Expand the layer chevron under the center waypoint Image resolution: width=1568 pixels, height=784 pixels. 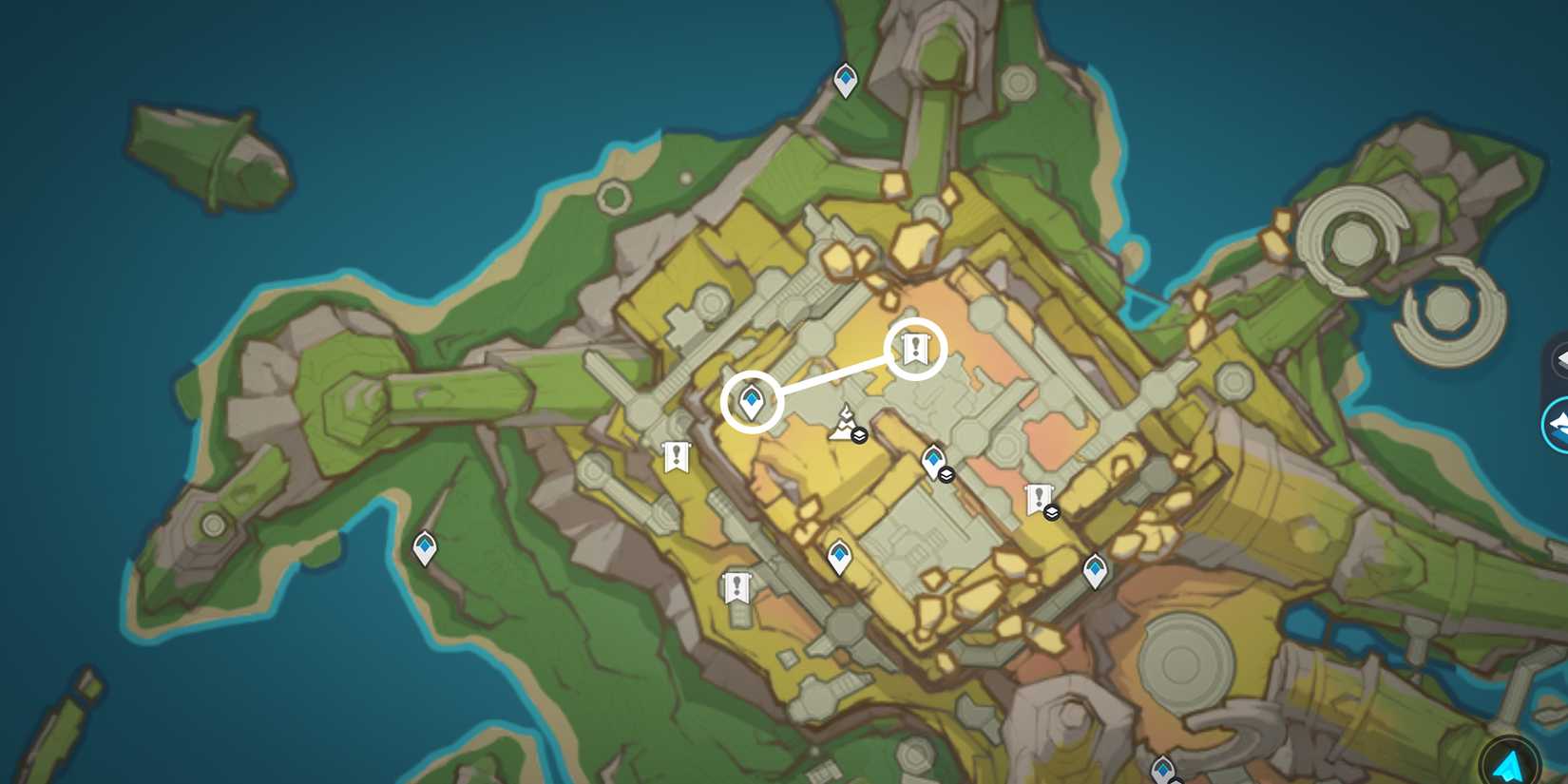click(945, 475)
